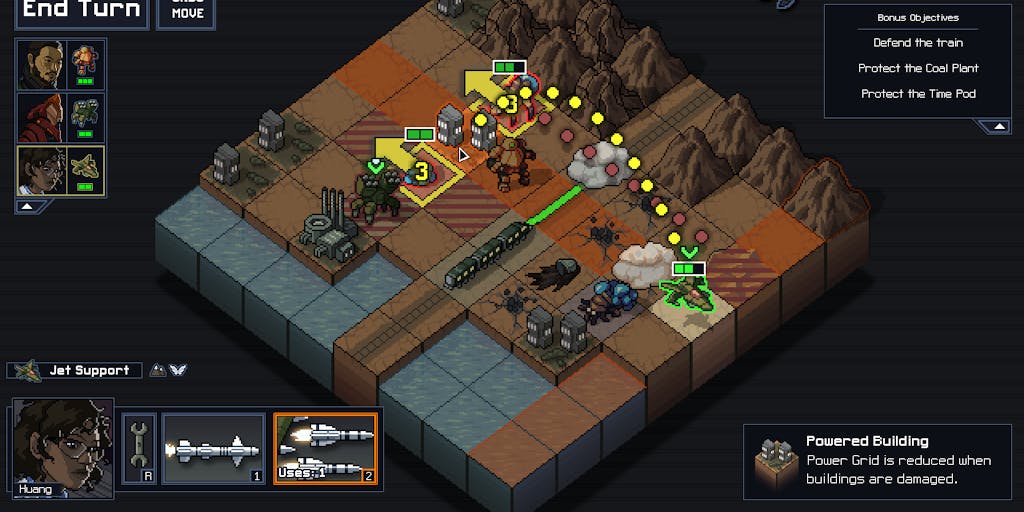Select the twin rocket weapon with Uses: 1
The image size is (1024, 512).
click(325, 448)
